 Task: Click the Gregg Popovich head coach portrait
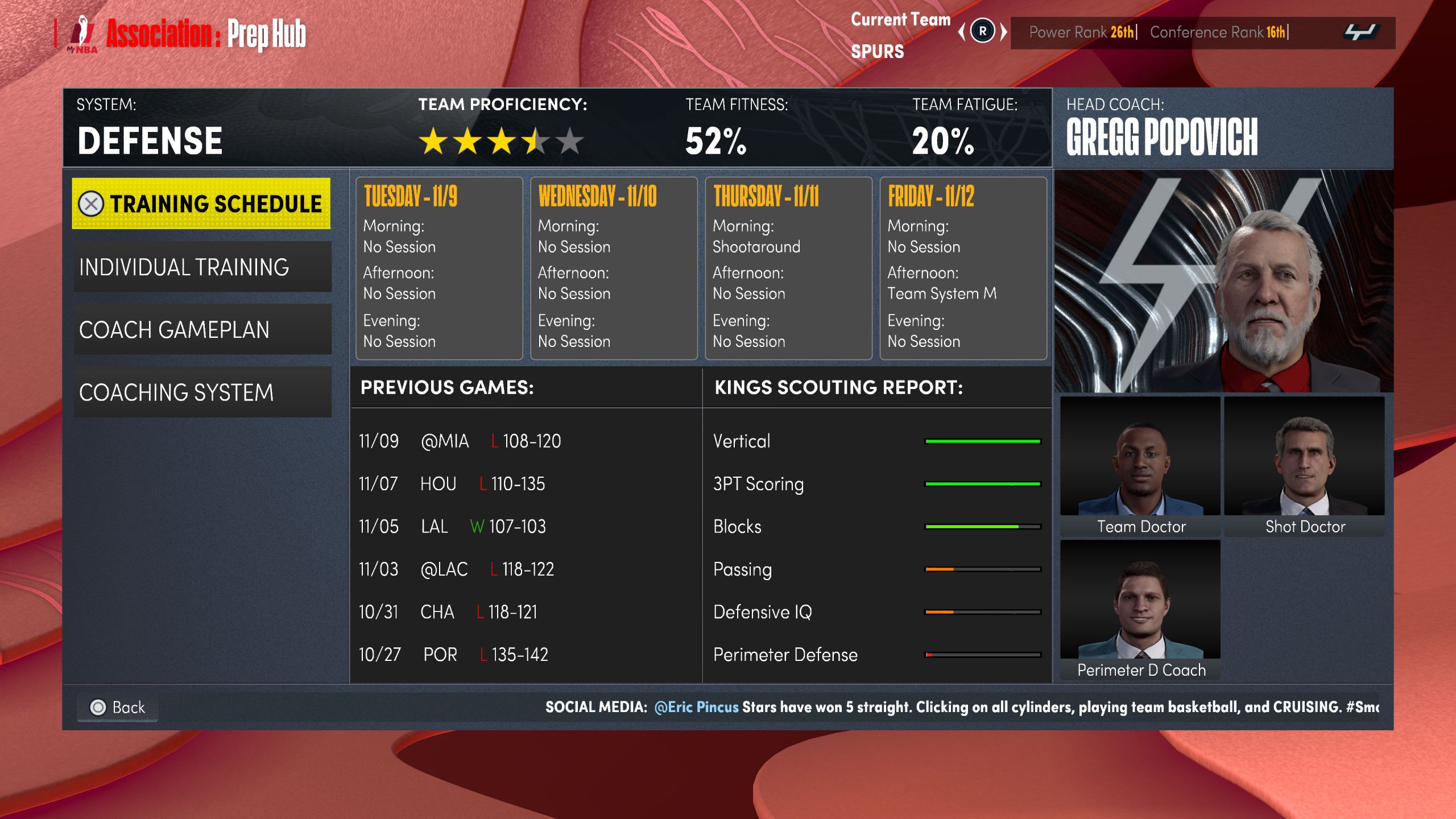point(1223,281)
